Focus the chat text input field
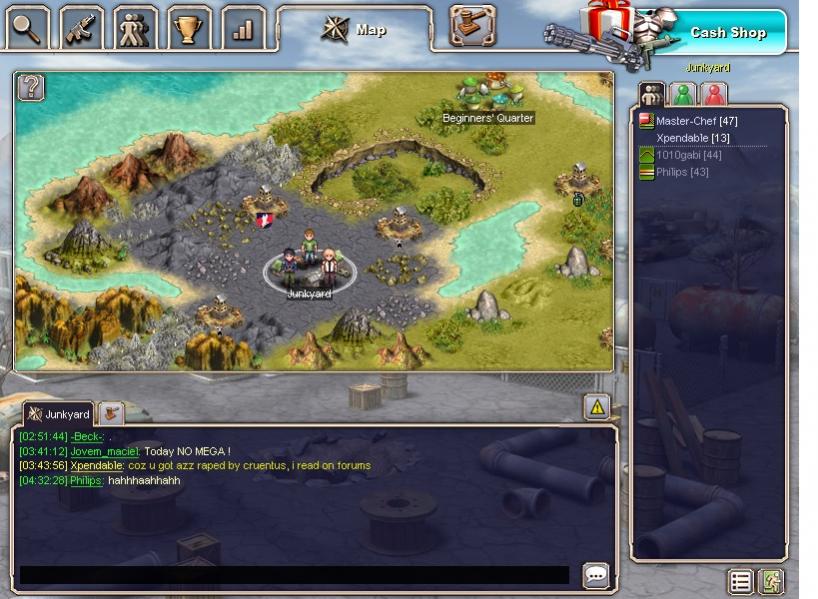 tap(295, 575)
